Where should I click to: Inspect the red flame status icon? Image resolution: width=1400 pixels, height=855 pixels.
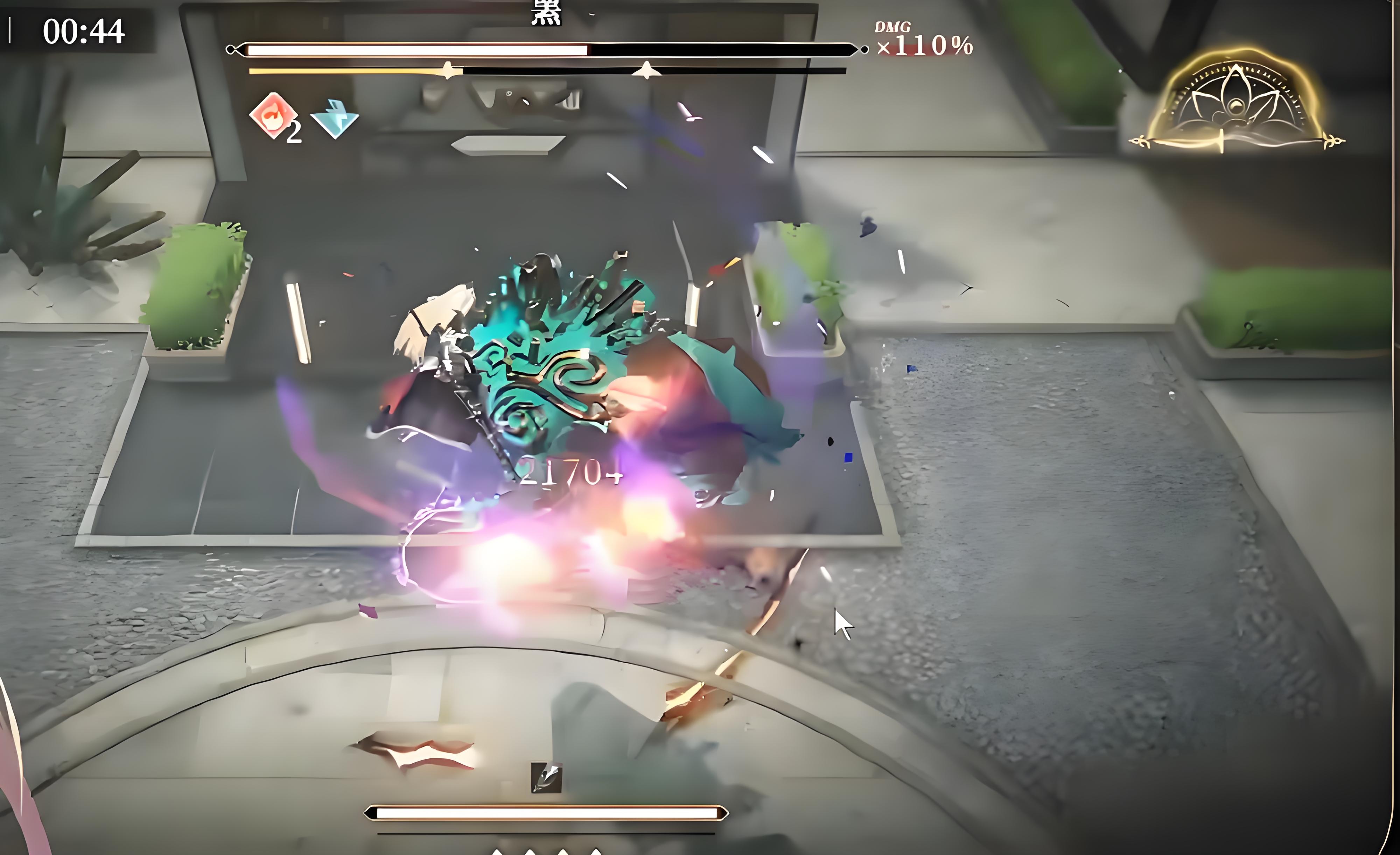[x=274, y=115]
